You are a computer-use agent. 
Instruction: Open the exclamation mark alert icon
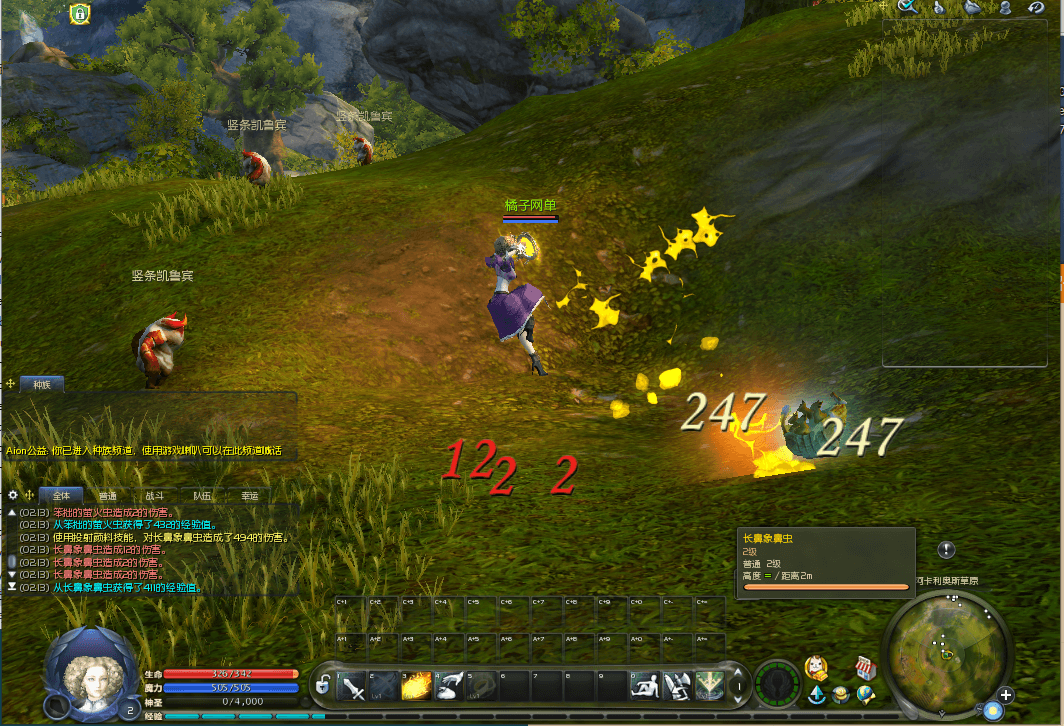point(947,550)
